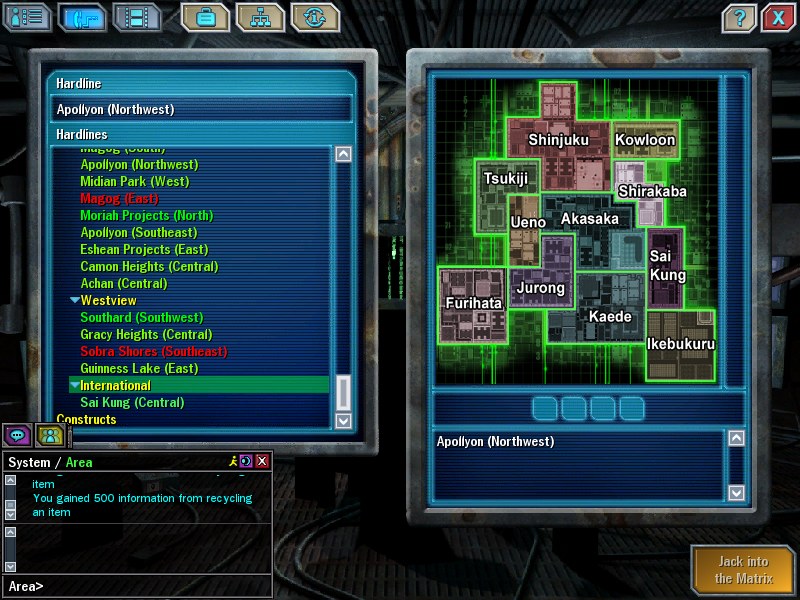The image size is (800, 600).
Task: Choose Gracy Heights (Central) hardline
Action: (146, 335)
